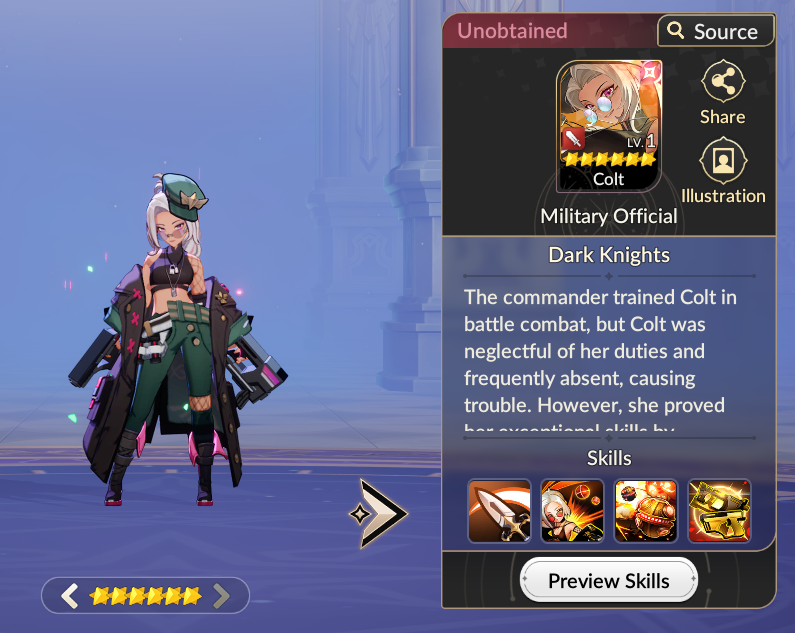Open the Source search button
Image resolution: width=795 pixels, height=633 pixels.
[x=715, y=31]
